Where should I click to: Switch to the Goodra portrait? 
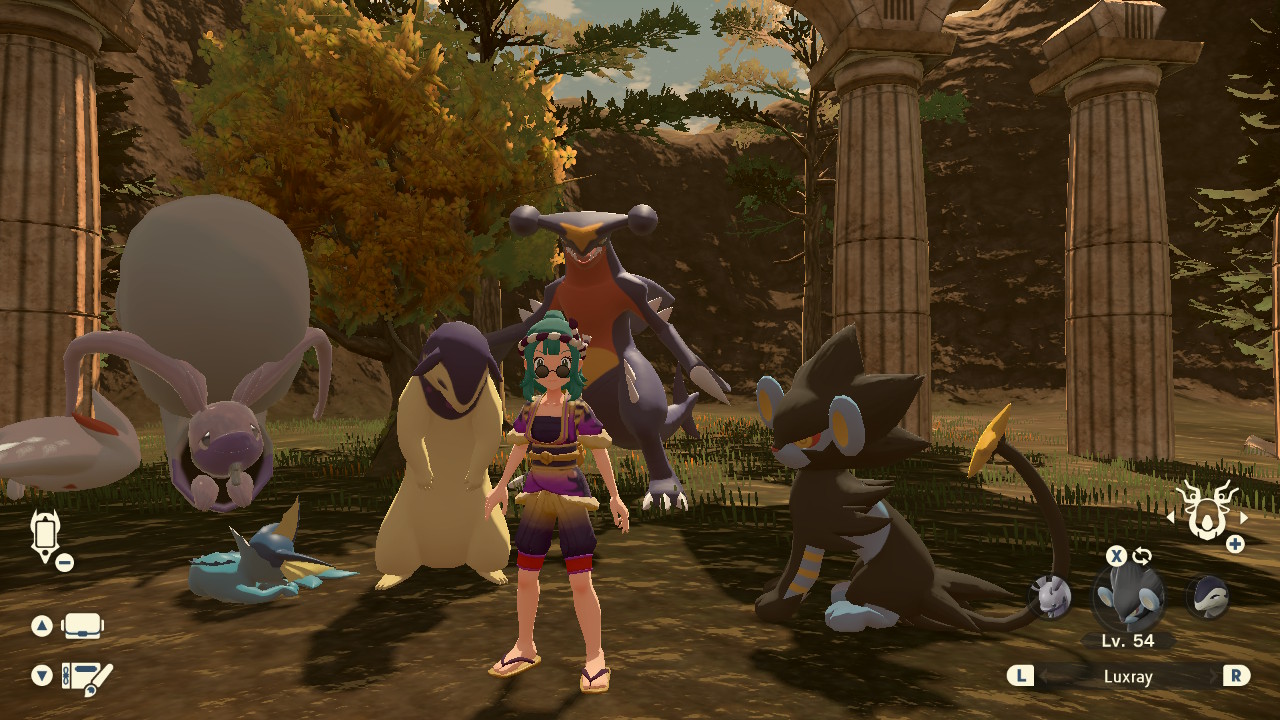(1051, 597)
